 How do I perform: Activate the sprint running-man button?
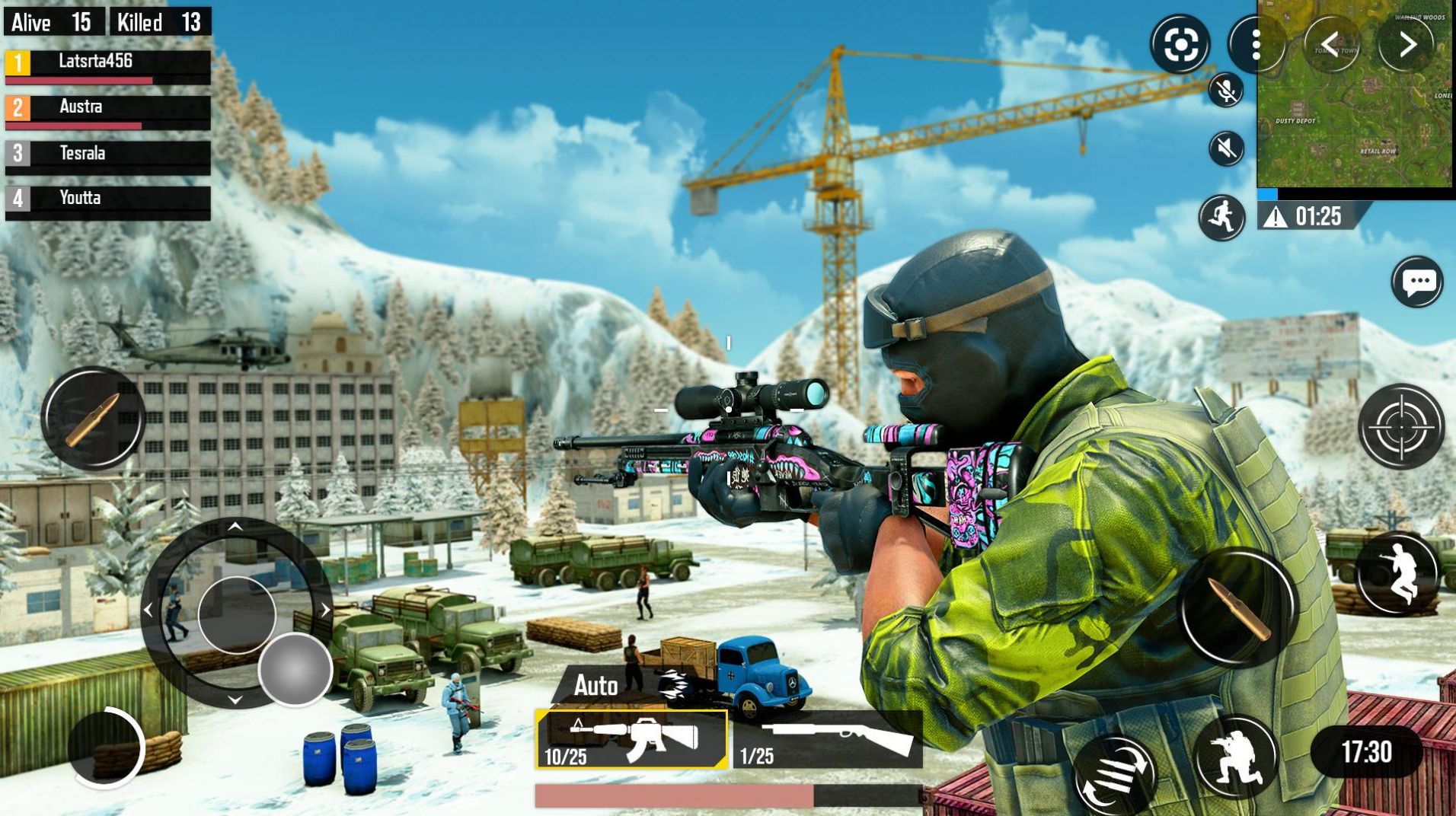(x=1221, y=218)
